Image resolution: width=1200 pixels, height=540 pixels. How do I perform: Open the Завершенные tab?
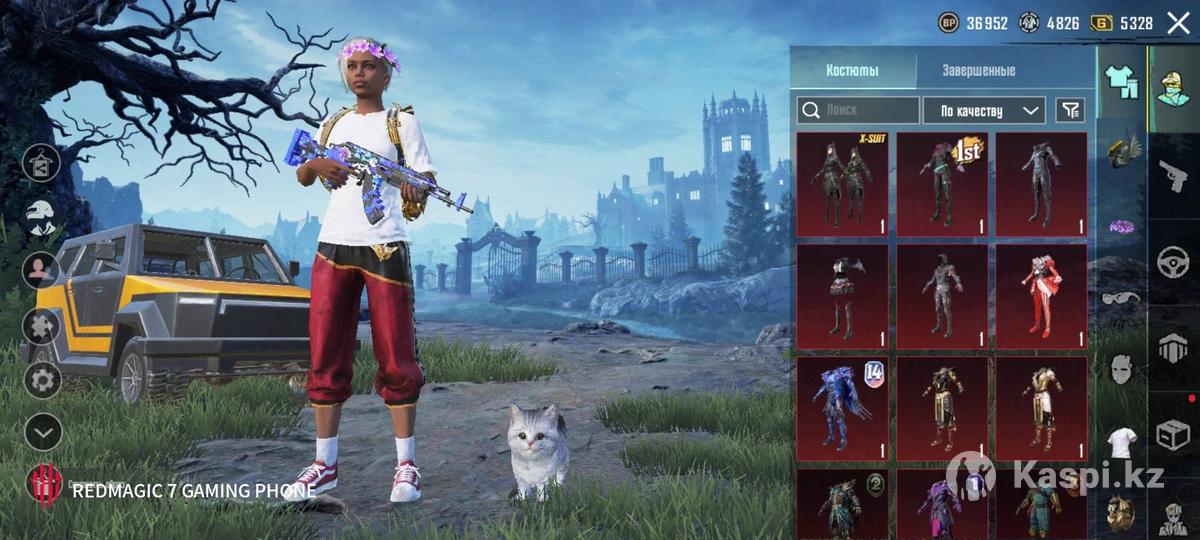[x=978, y=70]
